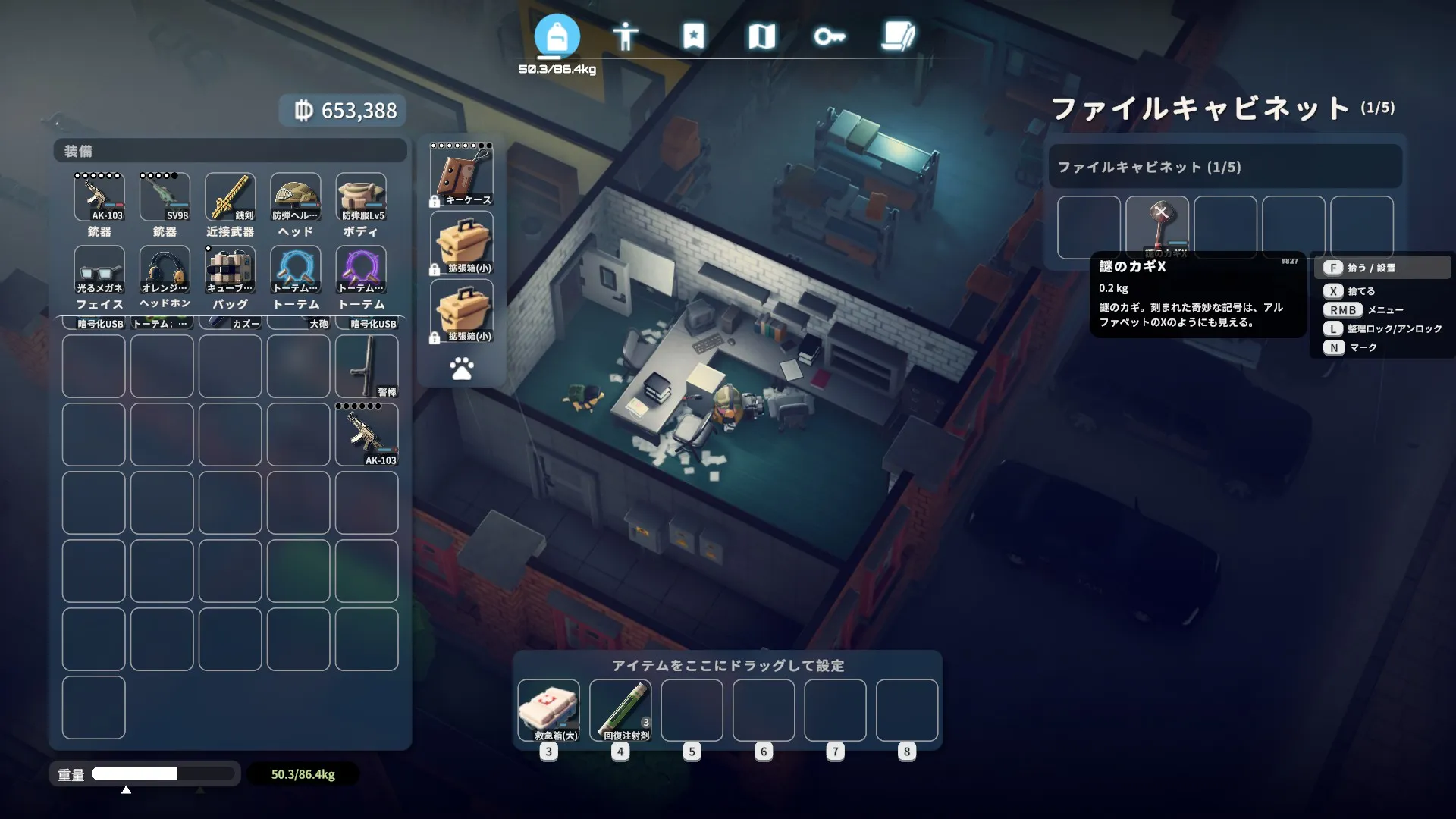Switch to the character status tab
This screenshot has height=819, width=1456.
pyautogui.click(x=625, y=36)
